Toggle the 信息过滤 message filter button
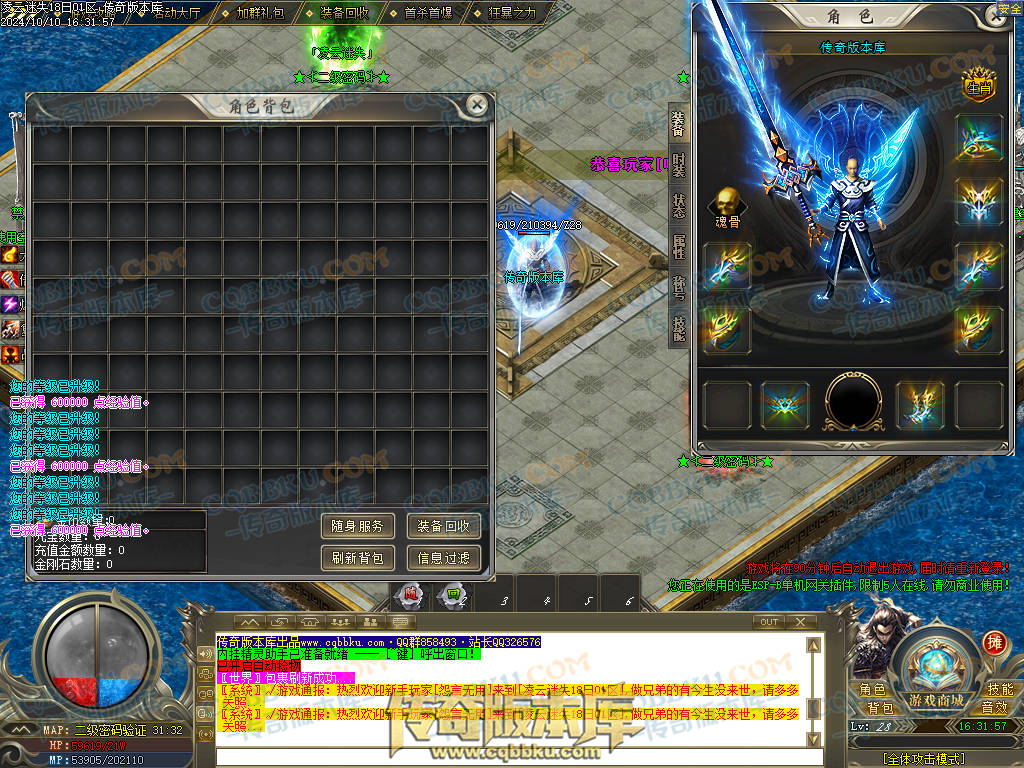The image size is (1024, 768). (x=444, y=558)
